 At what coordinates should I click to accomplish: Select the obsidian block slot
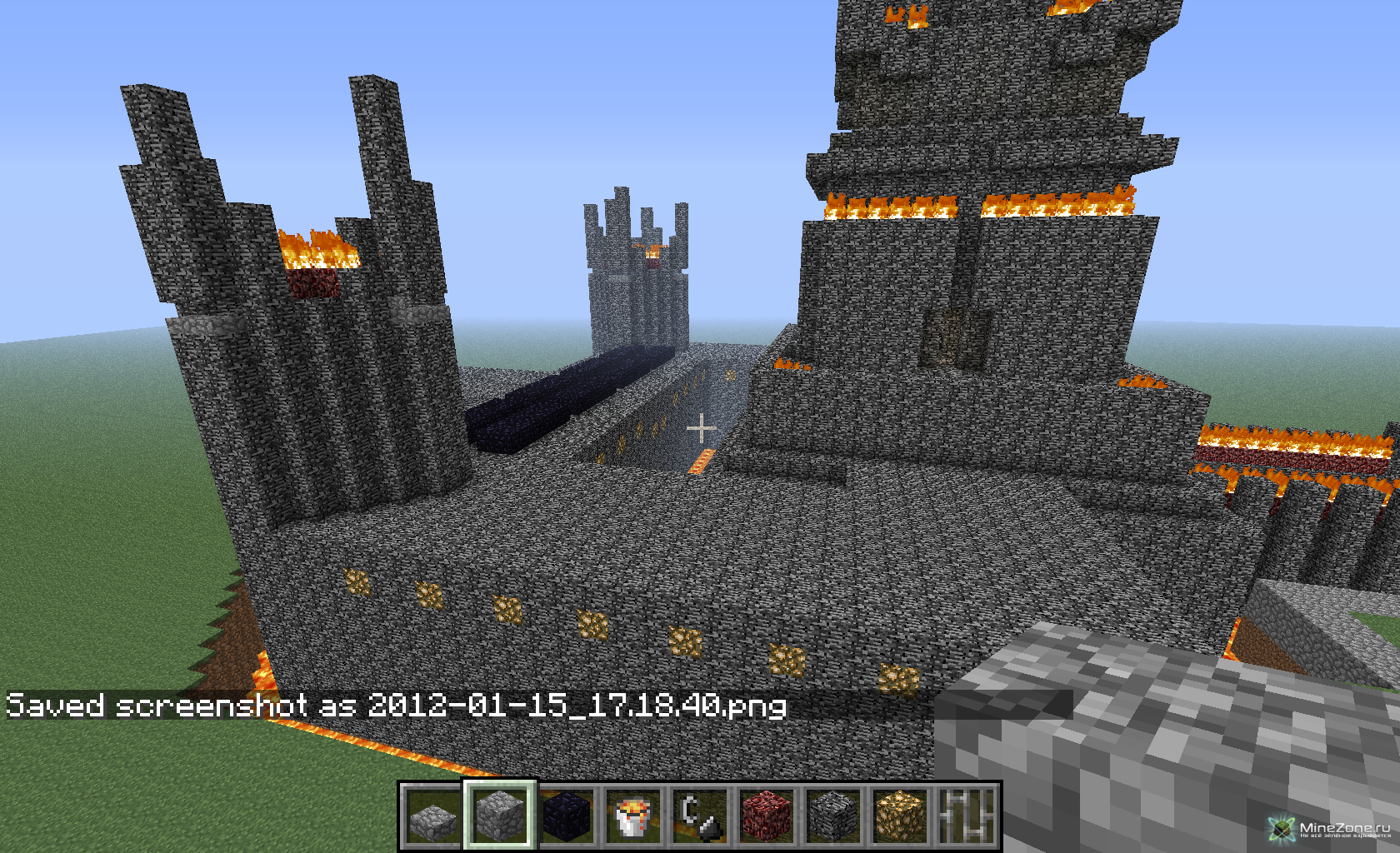(x=567, y=816)
